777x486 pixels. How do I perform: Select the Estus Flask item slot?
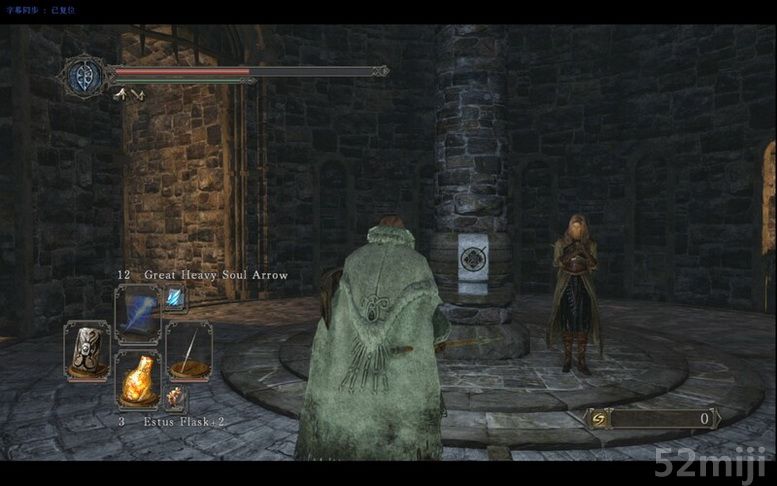[138, 378]
